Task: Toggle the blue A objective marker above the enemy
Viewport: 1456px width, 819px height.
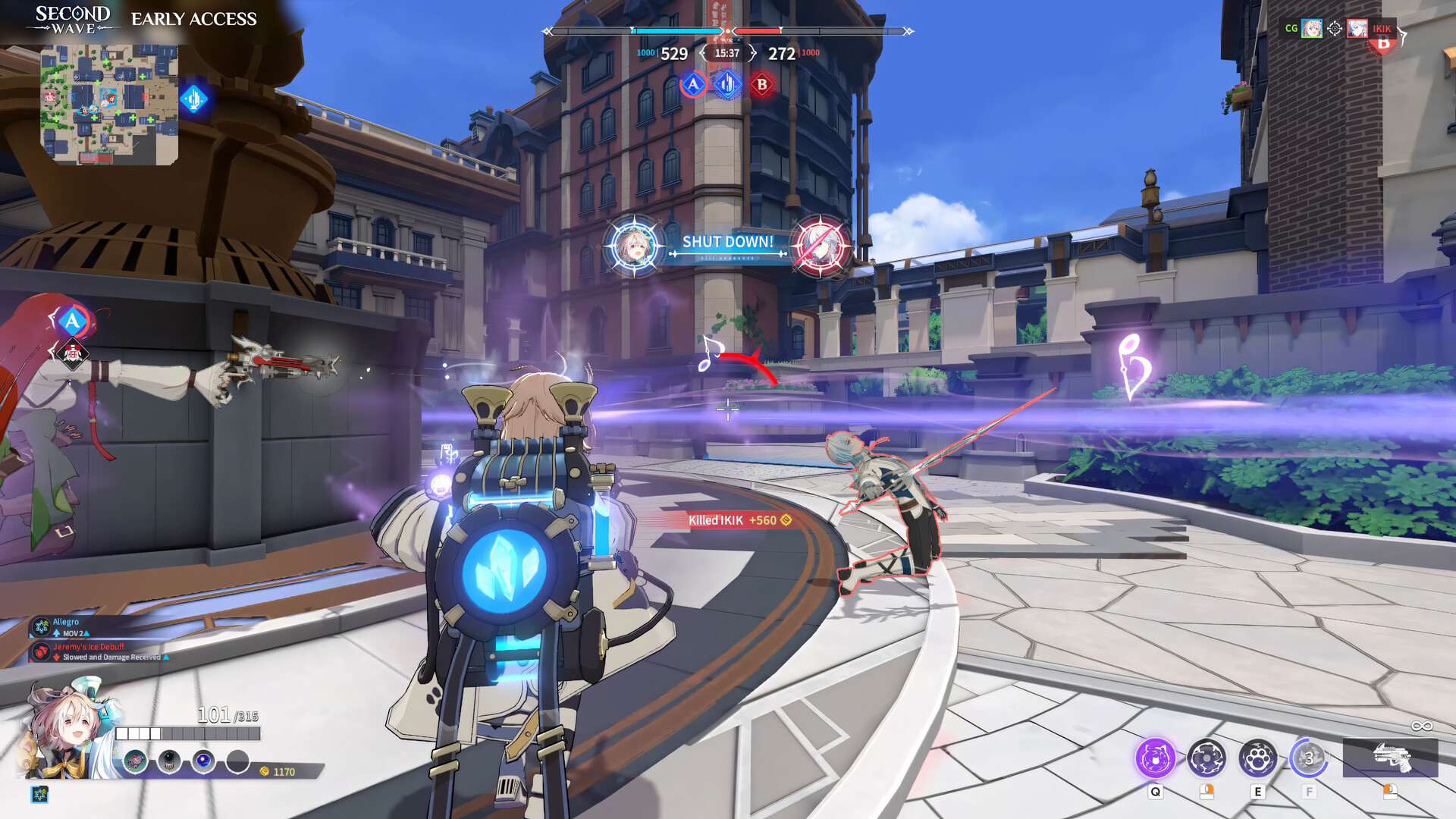Action: [x=74, y=321]
